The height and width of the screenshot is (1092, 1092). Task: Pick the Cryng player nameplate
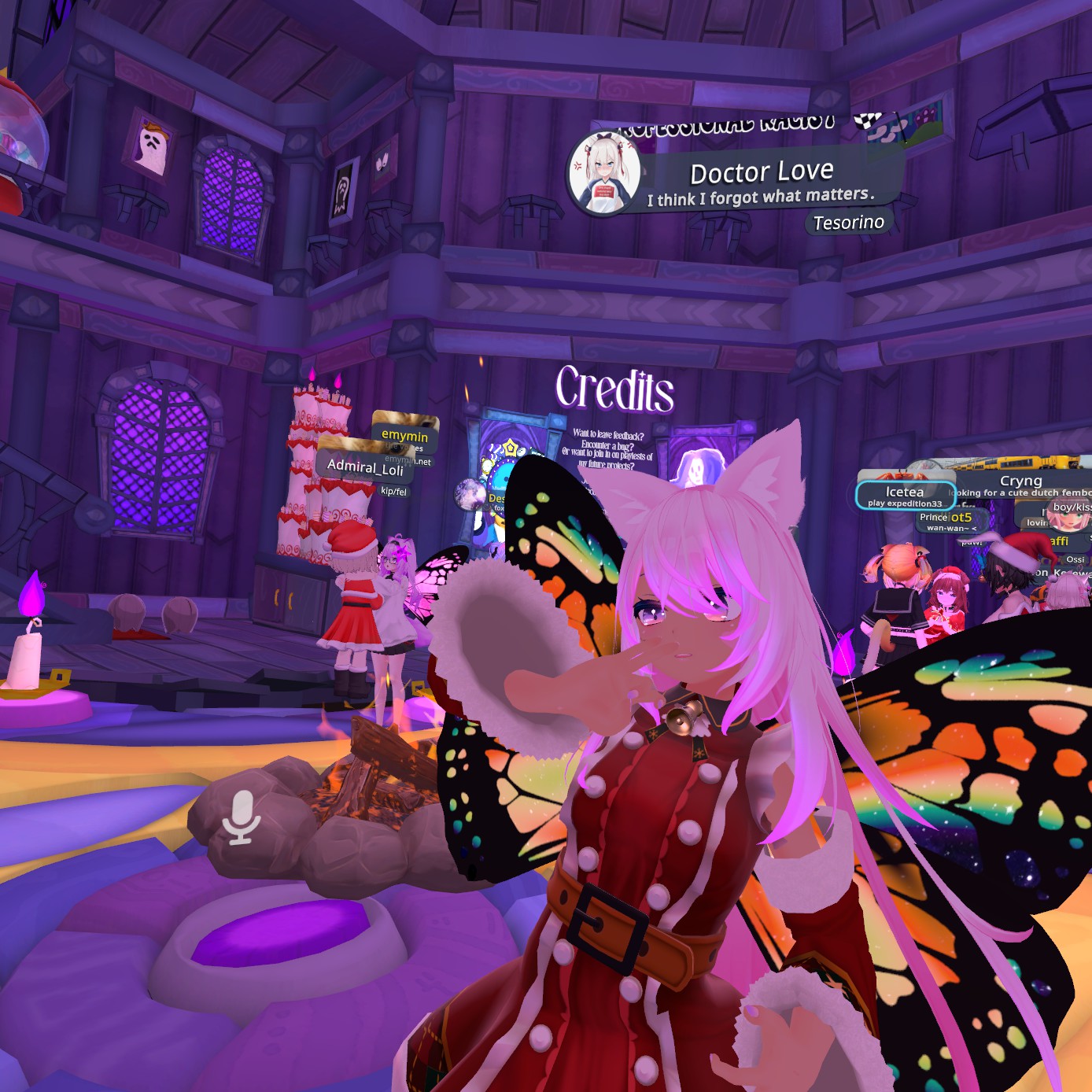point(1020,481)
